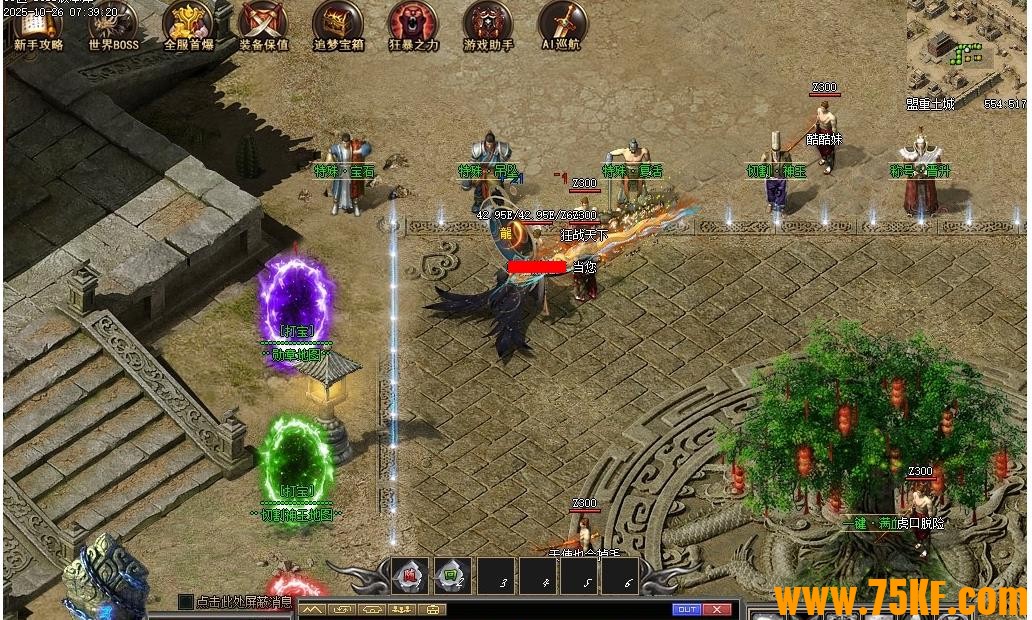Screen dimensions: 1032x620
Task: Click the red X close button
Action: pyautogui.click(x=717, y=609)
